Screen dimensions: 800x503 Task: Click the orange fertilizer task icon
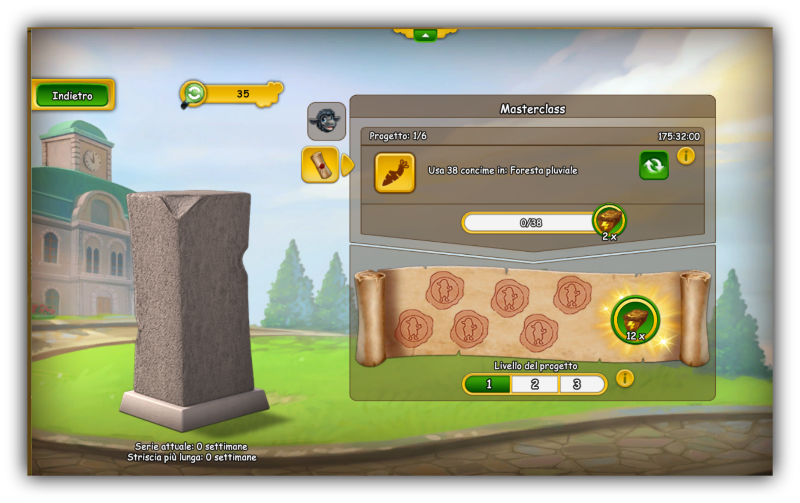pyautogui.click(x=395, y=172)
